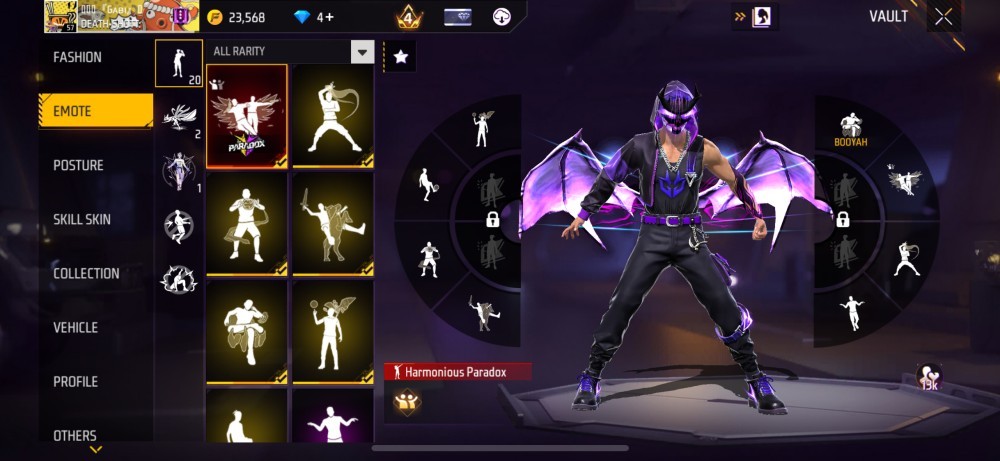The image size is (1000, 461).
Task: Select the Emote menu entry
Action: 96,112
